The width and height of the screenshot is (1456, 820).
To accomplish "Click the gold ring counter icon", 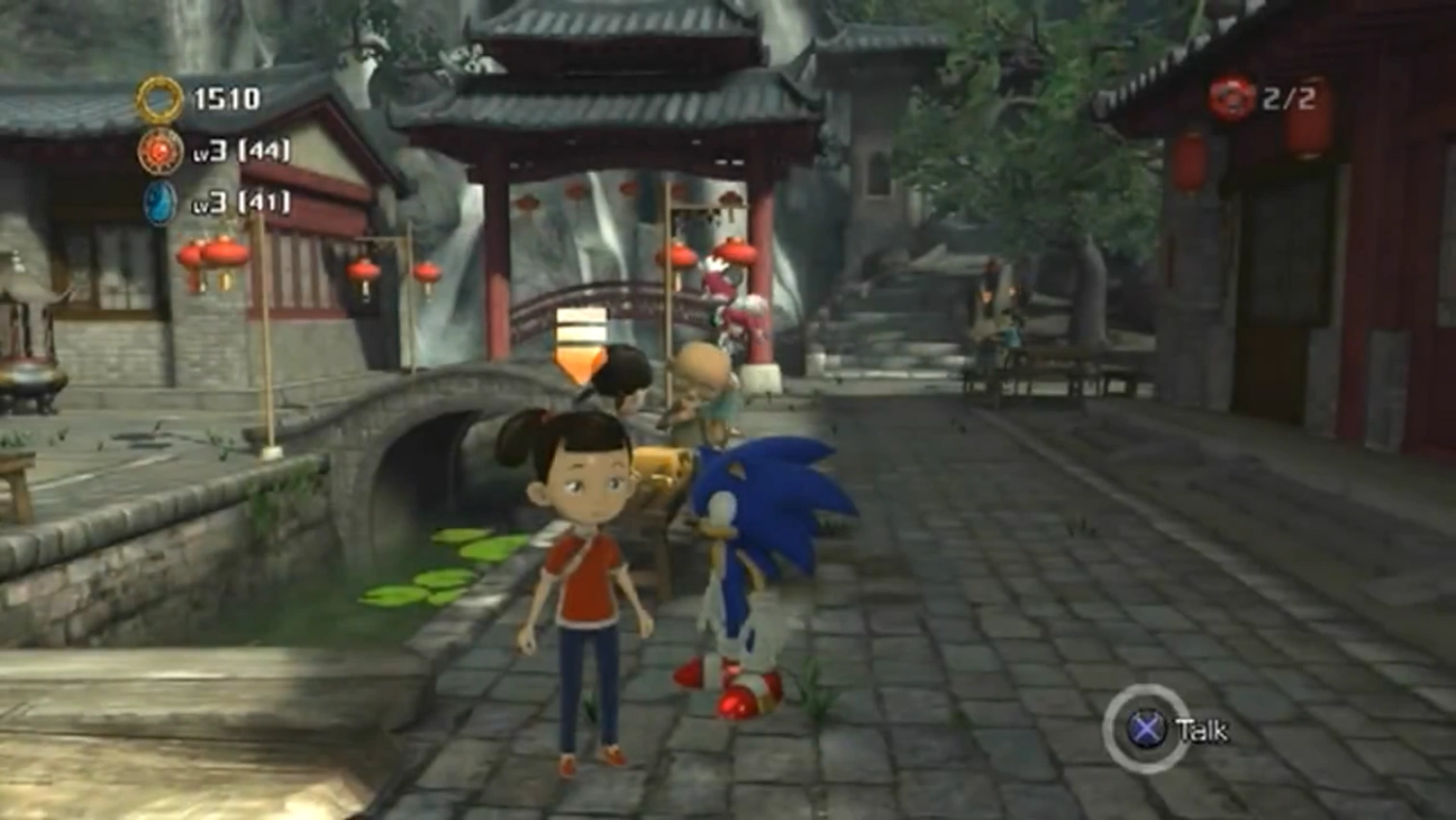I will click(159, 98).
